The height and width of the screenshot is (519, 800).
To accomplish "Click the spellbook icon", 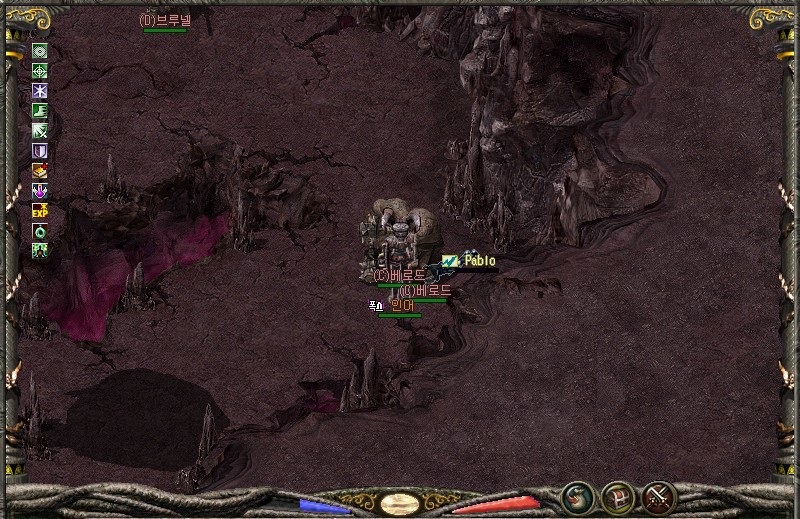I will coord(40,171).
